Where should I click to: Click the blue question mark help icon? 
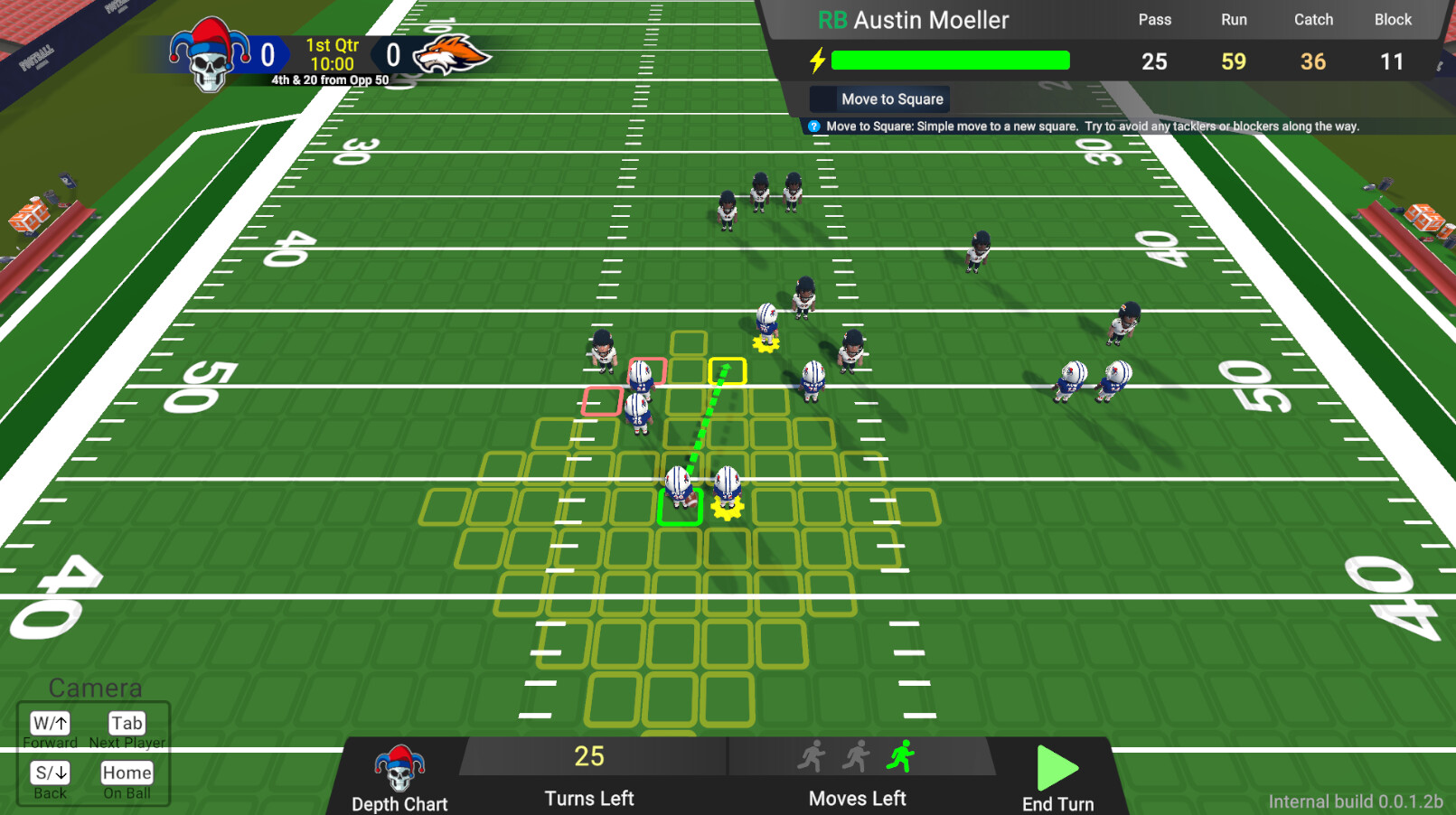(x=814, y=126)
